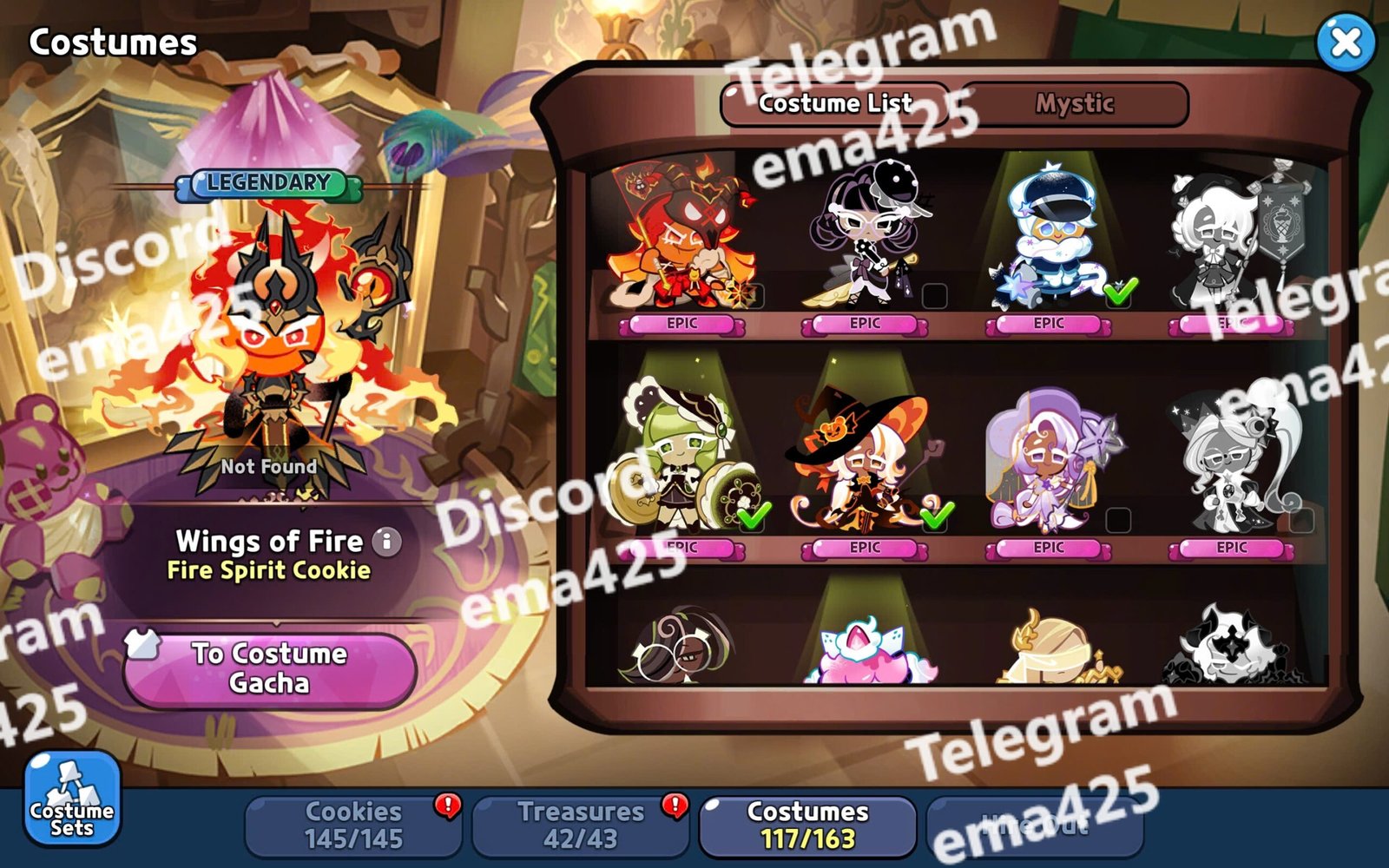Pick the blonde blindfolded cookie costume
This screenshot has height=868, width=1389.
point(1049,651)
